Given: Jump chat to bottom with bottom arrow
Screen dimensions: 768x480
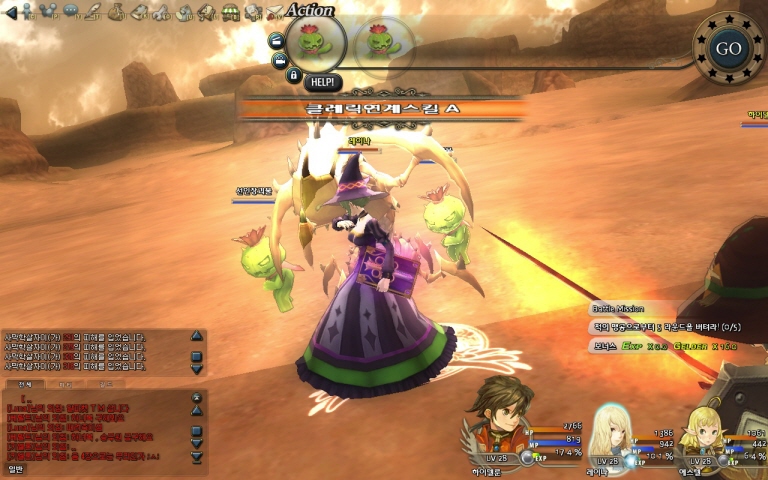Looking at the screenshot, I should pyautogui.click(x=196, y=457).
